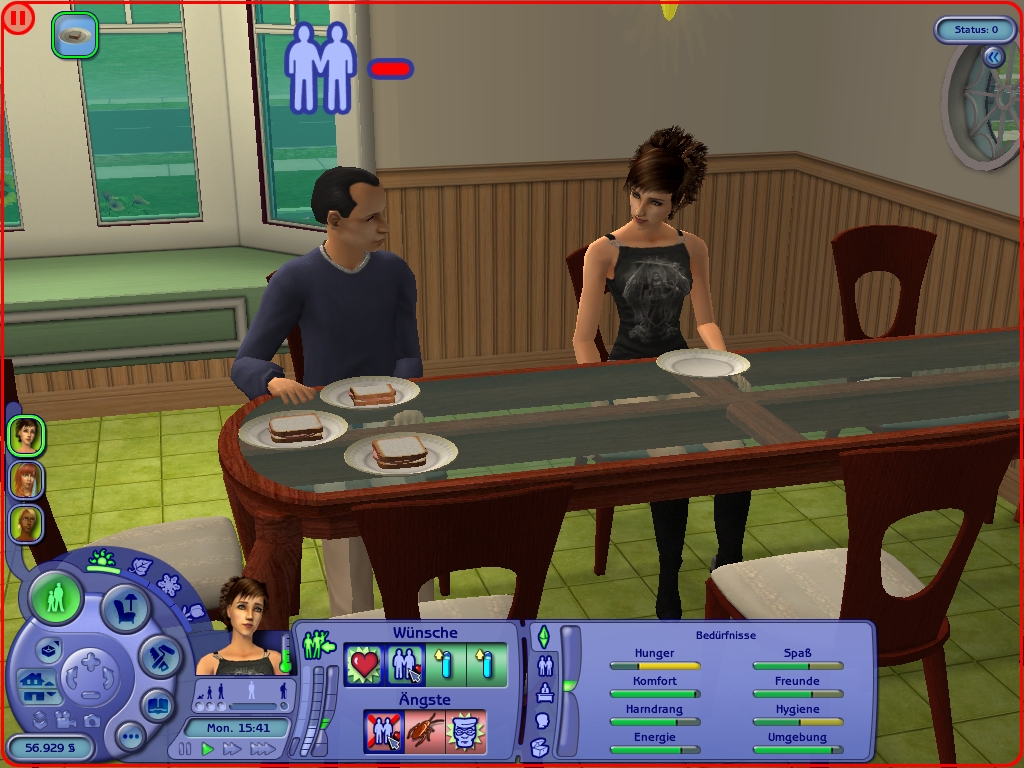This screenshot has height=768, width=1024.
Task: Open the relationships tab with two figures
Action: (546, 665)
